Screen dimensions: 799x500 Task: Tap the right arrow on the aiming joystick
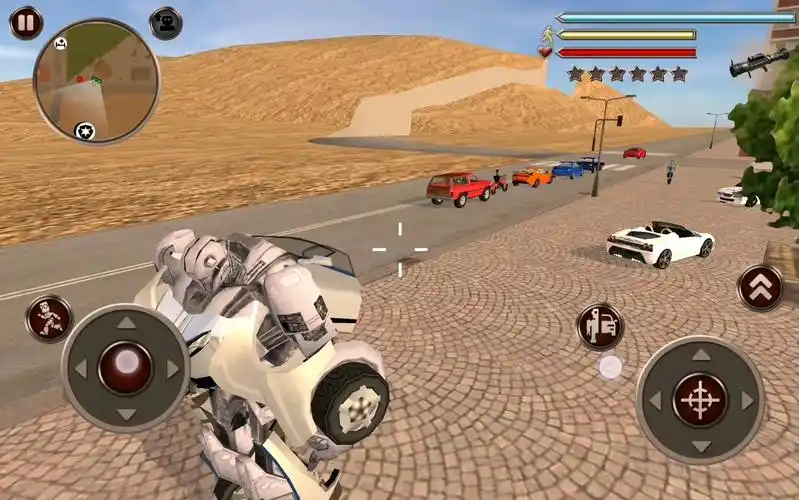click(x=746, y=400)
